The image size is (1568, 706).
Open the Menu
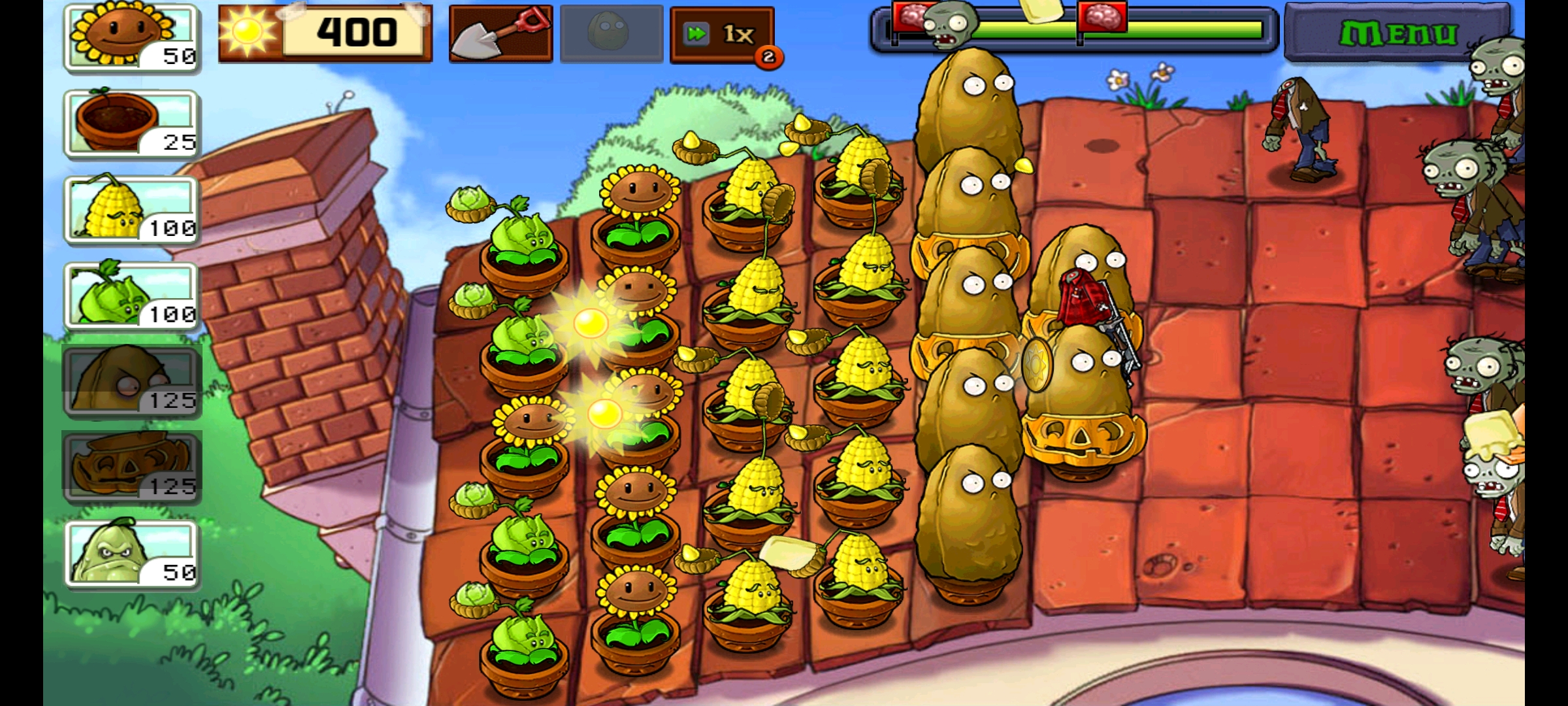coord(1398,34)
